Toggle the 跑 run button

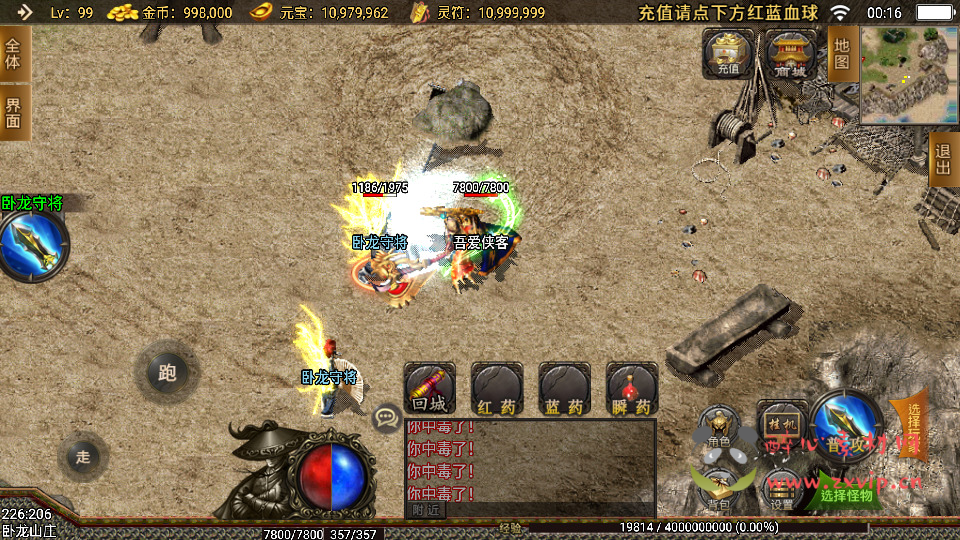[167, 373]
